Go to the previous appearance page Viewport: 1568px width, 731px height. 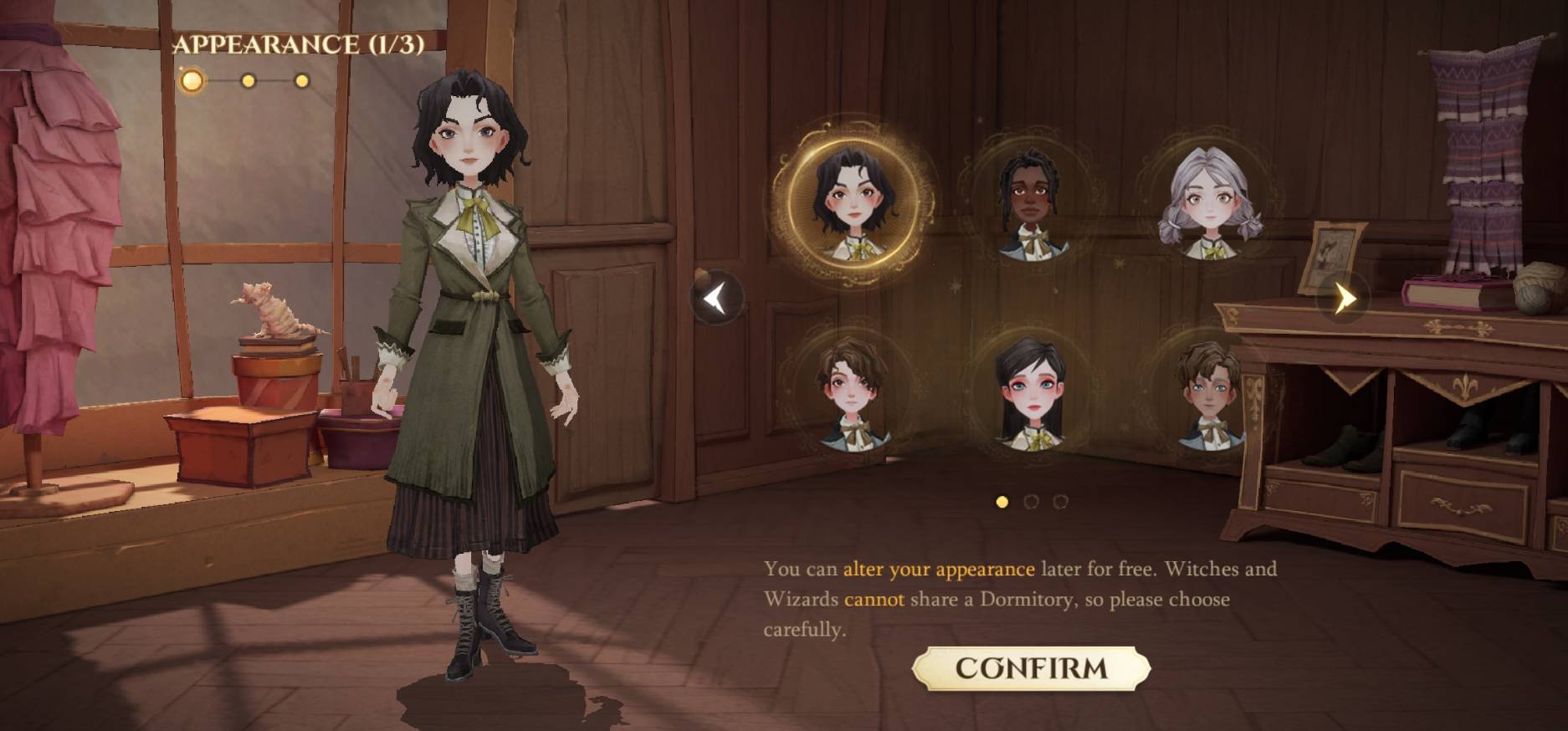pyautogui.click(x=716, y=298)
